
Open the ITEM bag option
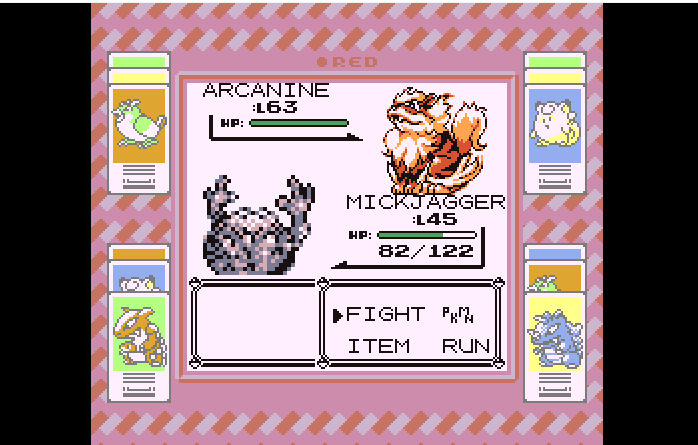379,346
